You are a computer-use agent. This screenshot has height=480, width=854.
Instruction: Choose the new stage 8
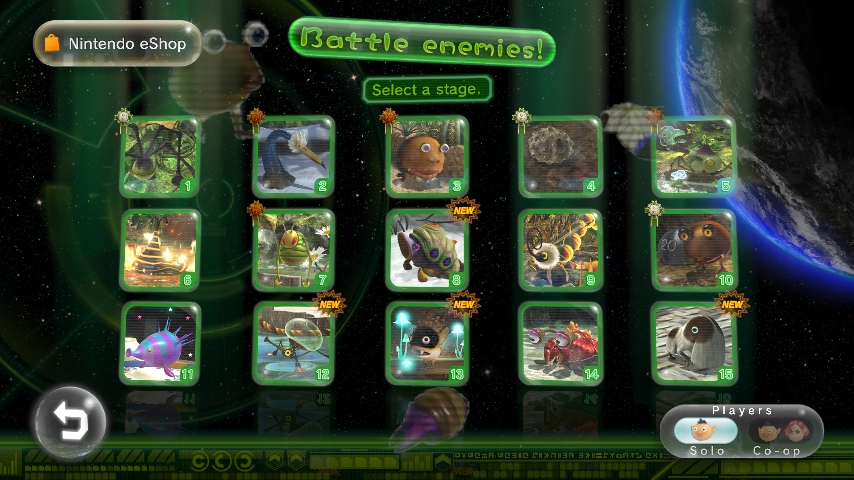pos(427,250)
